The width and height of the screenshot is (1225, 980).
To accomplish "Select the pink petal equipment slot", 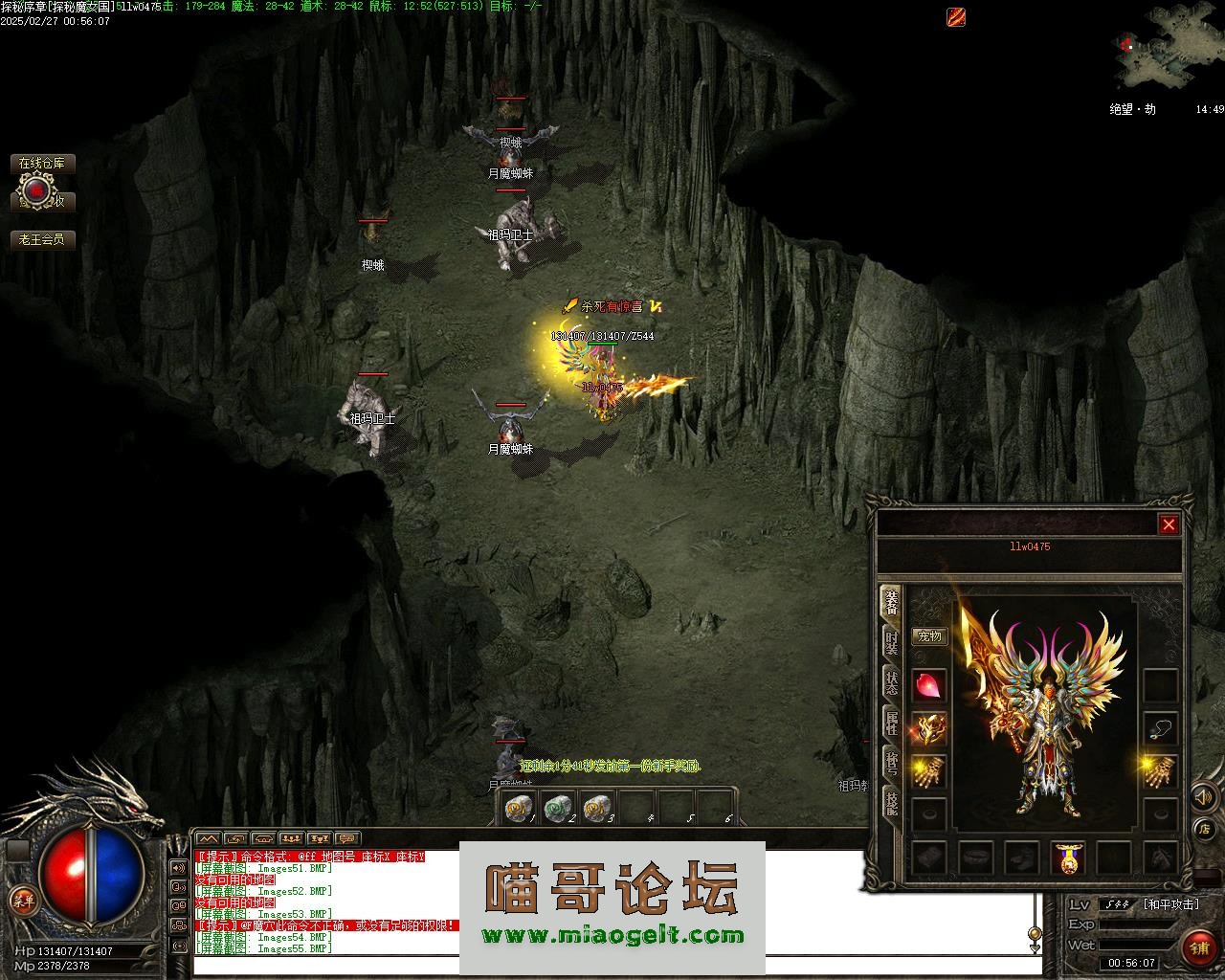I will click(x=928, y=685).
